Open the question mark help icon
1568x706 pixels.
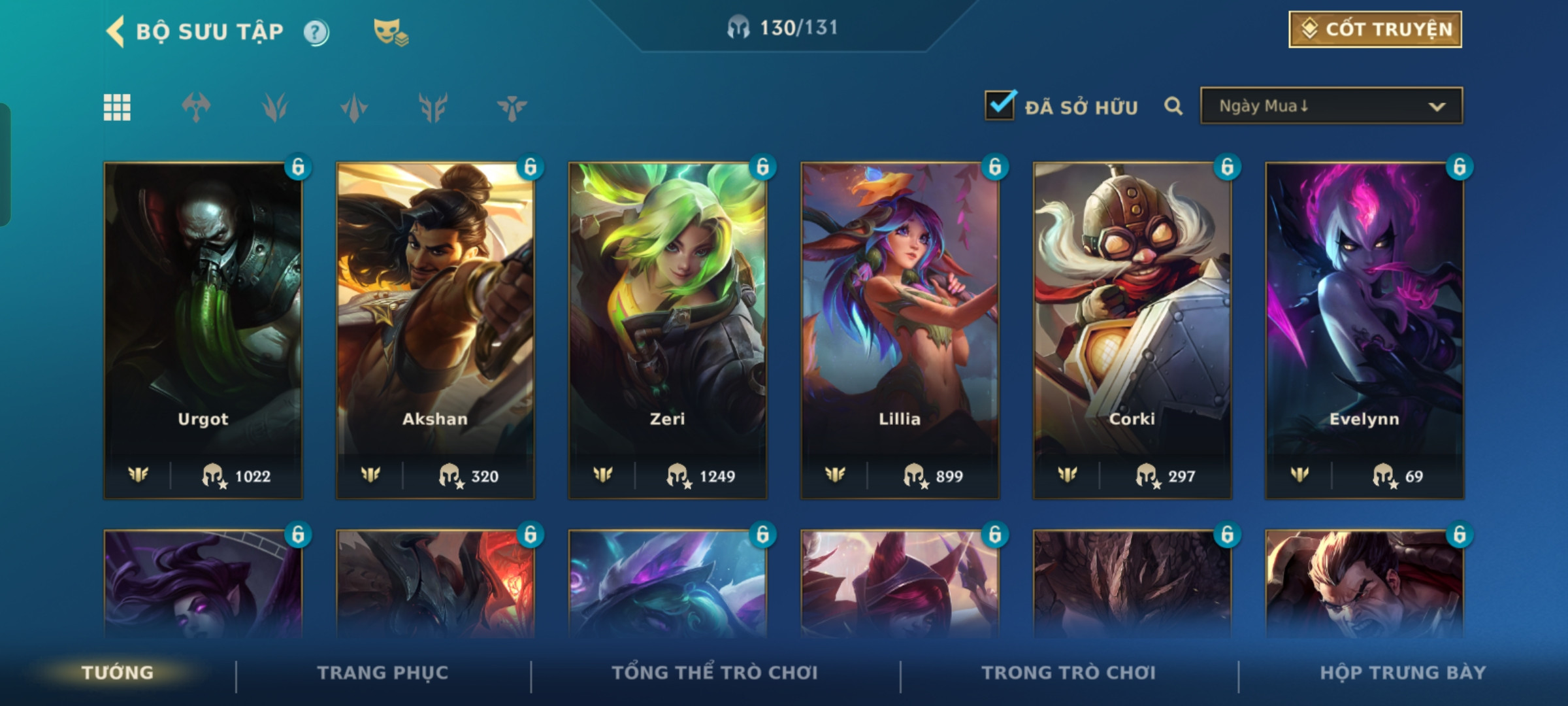coord(316,32)
